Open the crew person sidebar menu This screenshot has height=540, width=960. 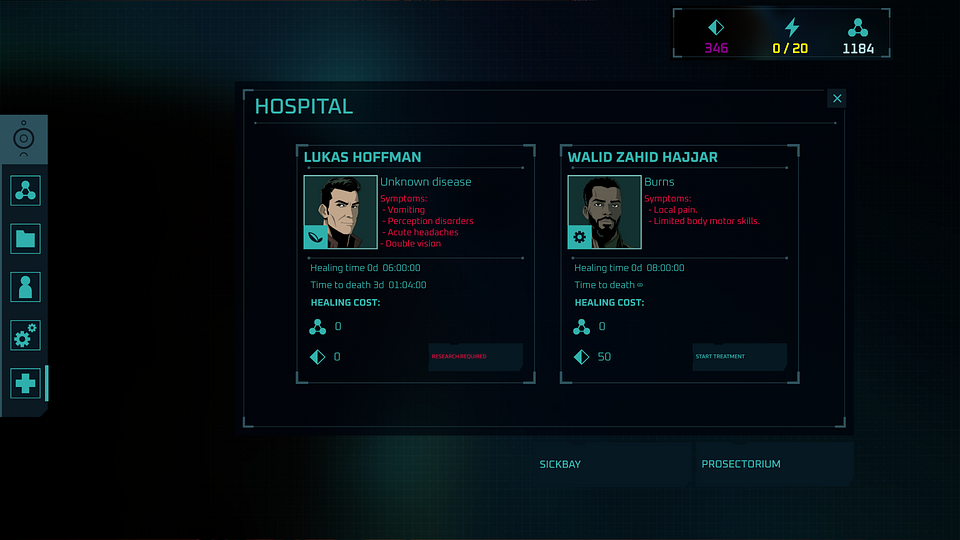click(25, 287)
